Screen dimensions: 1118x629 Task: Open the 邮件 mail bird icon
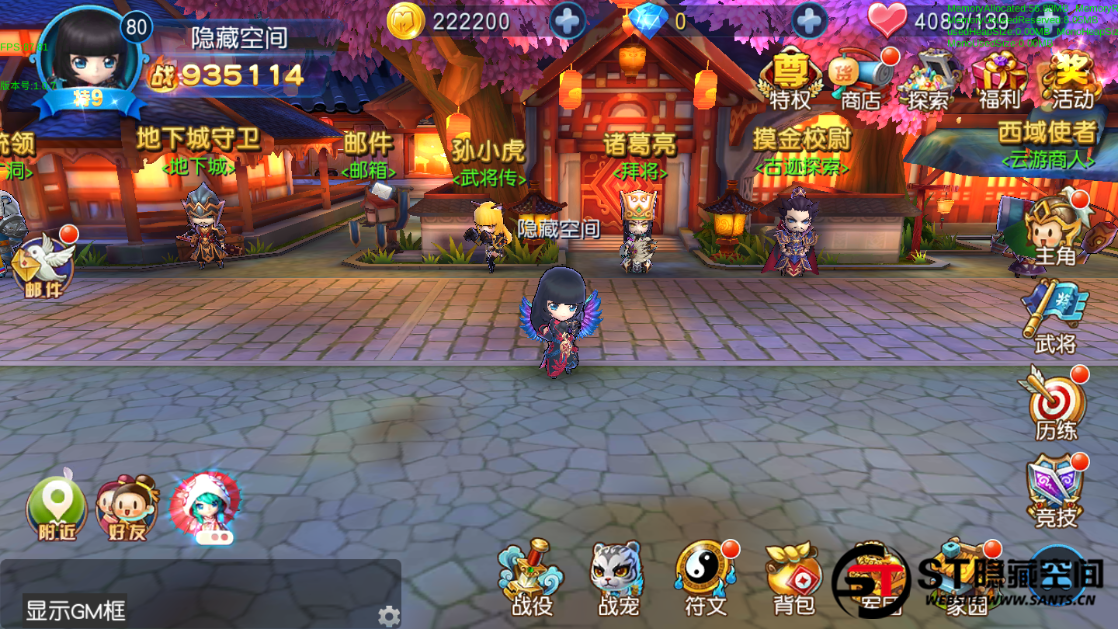44,264
